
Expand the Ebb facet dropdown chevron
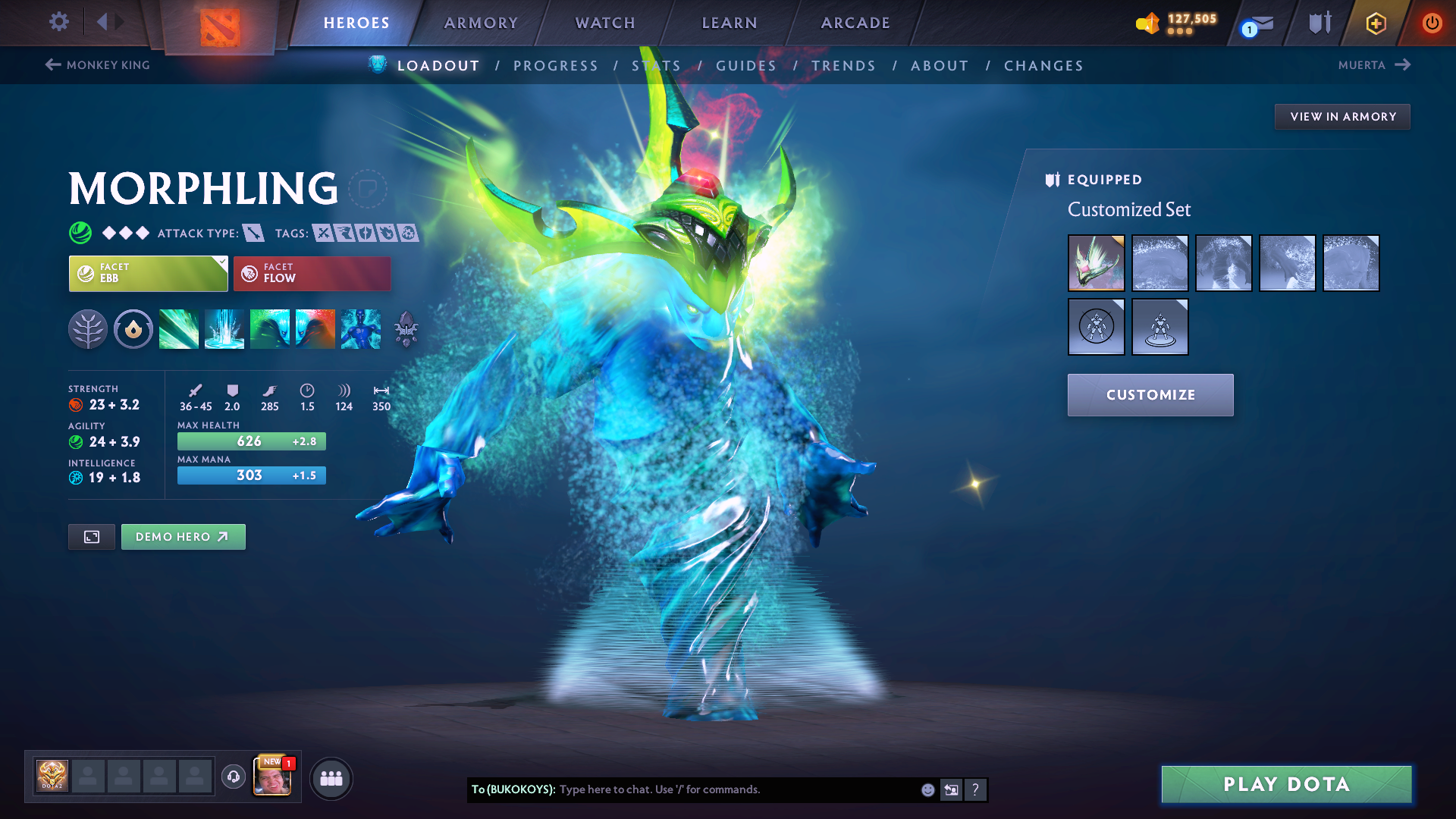pos(221,263)
